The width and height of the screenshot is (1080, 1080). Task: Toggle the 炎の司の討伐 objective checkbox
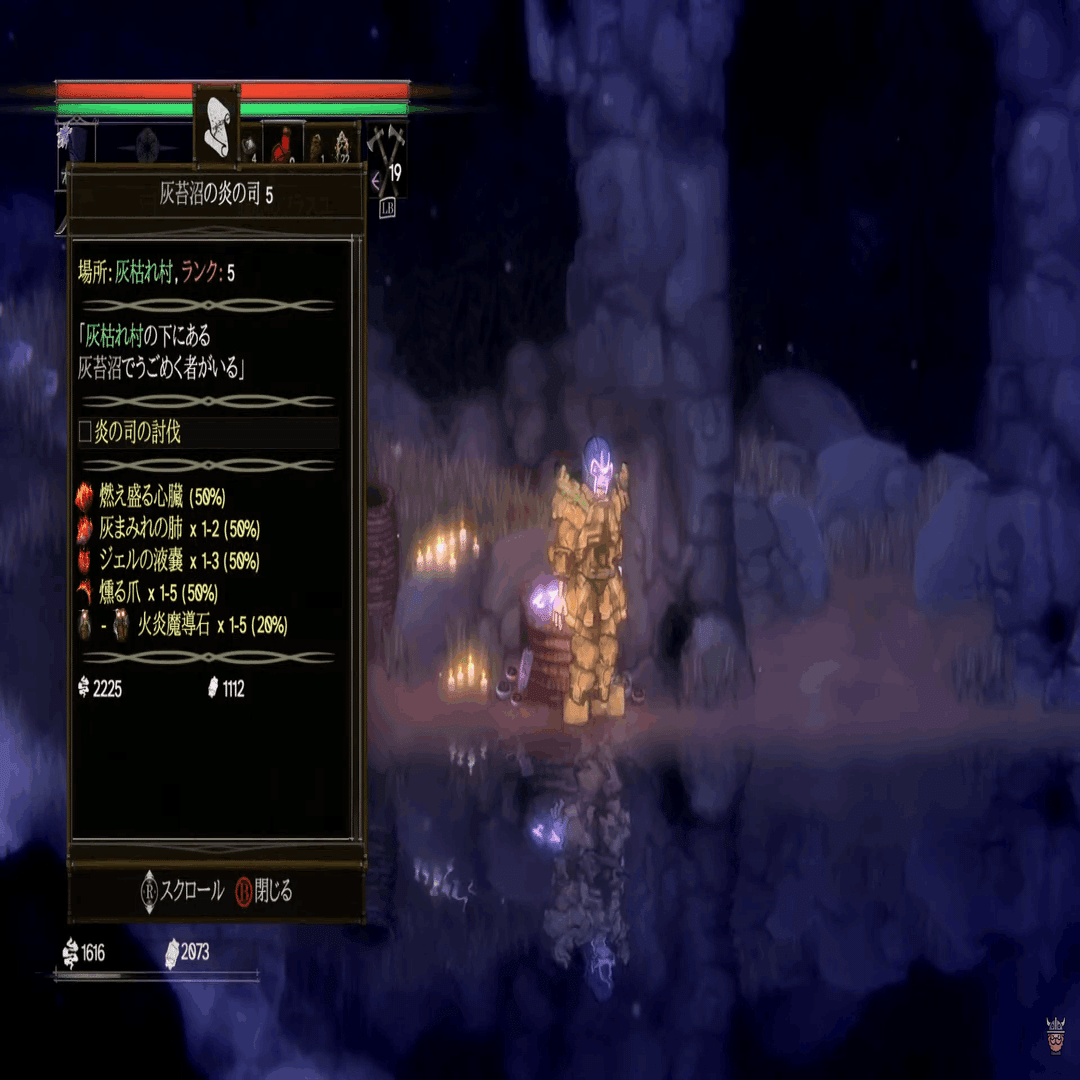[85, 433]
